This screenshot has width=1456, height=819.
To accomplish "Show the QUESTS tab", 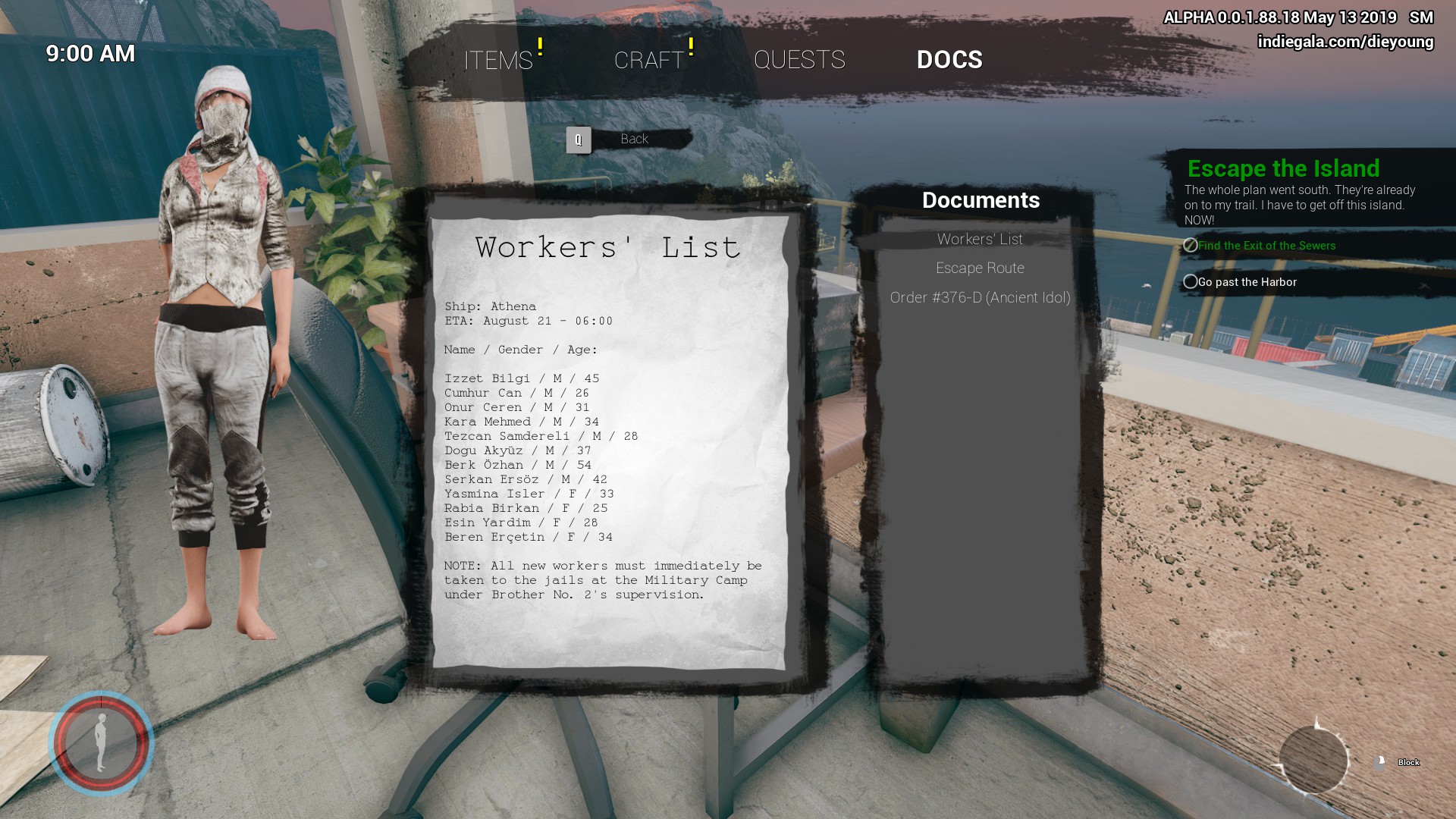I will tap(799, 60).
